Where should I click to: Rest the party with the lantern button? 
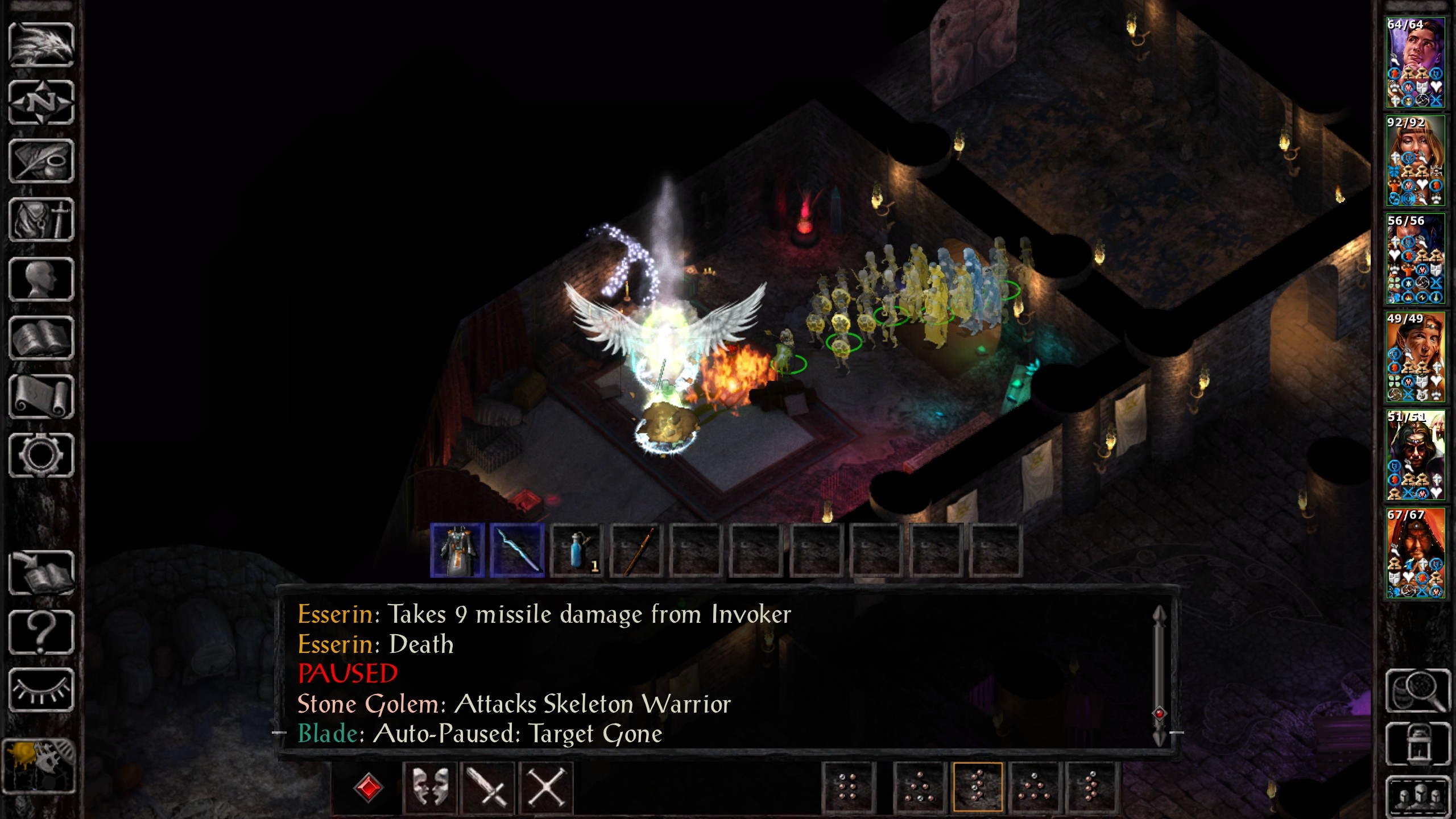(1417, 744)
